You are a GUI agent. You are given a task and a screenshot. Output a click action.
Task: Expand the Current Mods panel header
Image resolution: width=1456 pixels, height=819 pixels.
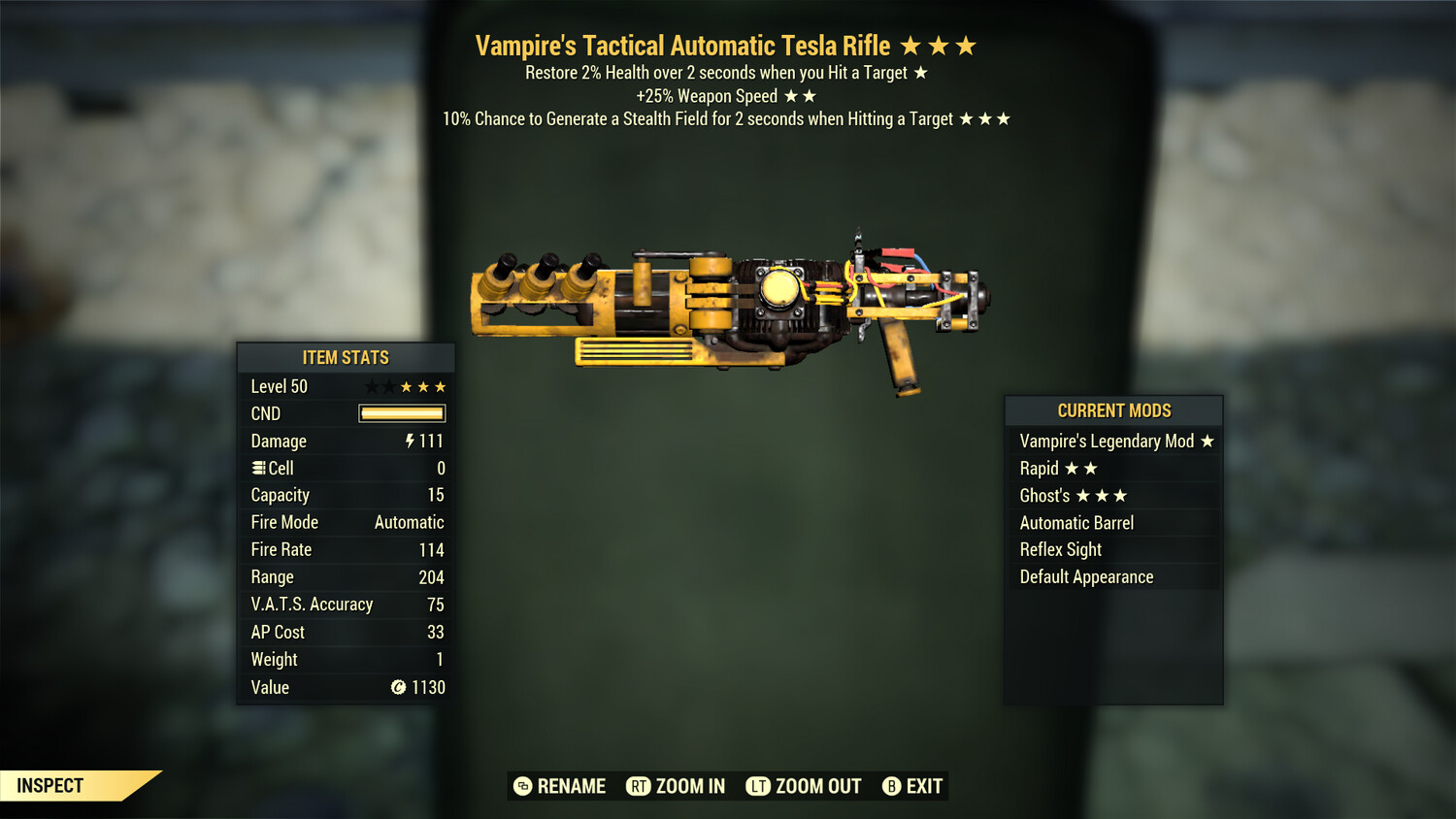click(1113, 410)
